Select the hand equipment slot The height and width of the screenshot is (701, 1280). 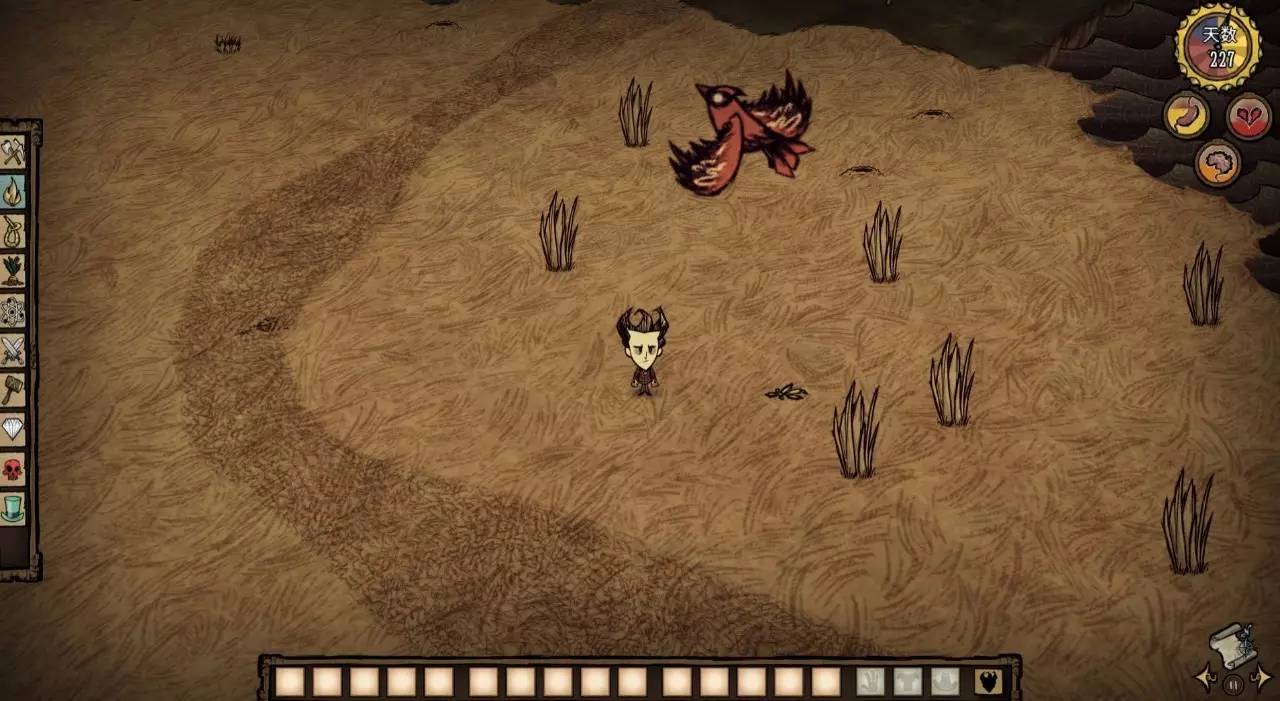coord(871,681)
